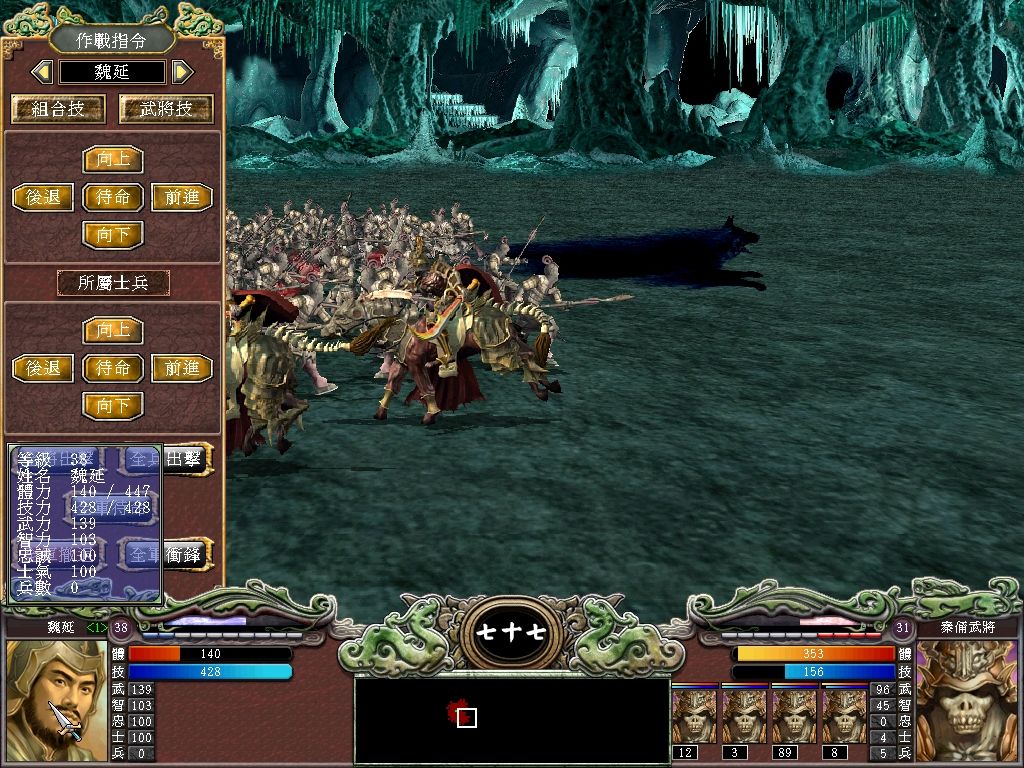
Task: Order soldiers 後退 under the 所屬士兵 heading
Action: (x=43, y=368)
